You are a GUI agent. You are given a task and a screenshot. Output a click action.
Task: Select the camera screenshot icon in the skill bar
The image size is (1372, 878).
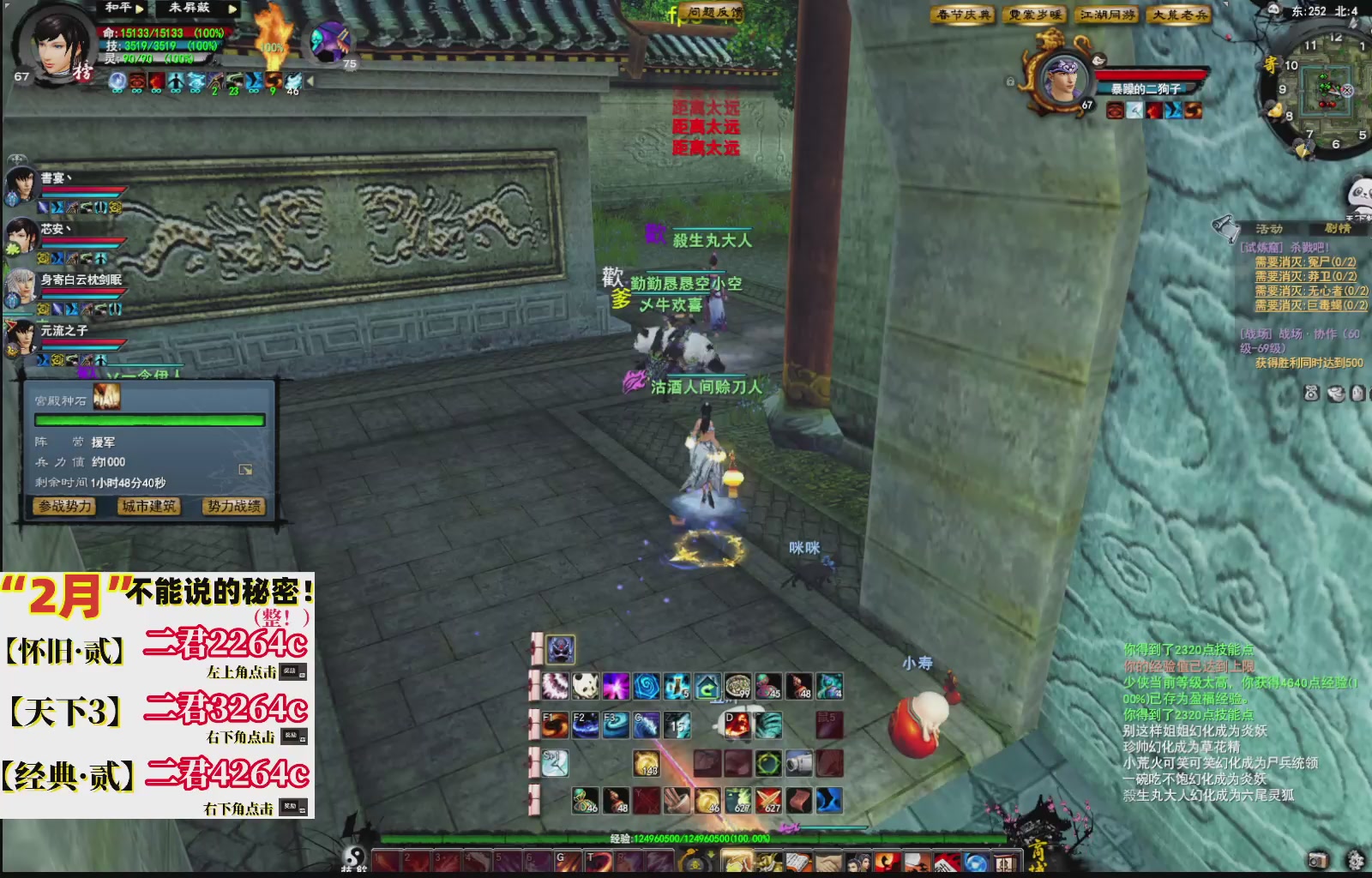pyautogui.click(x=797, y=762)
